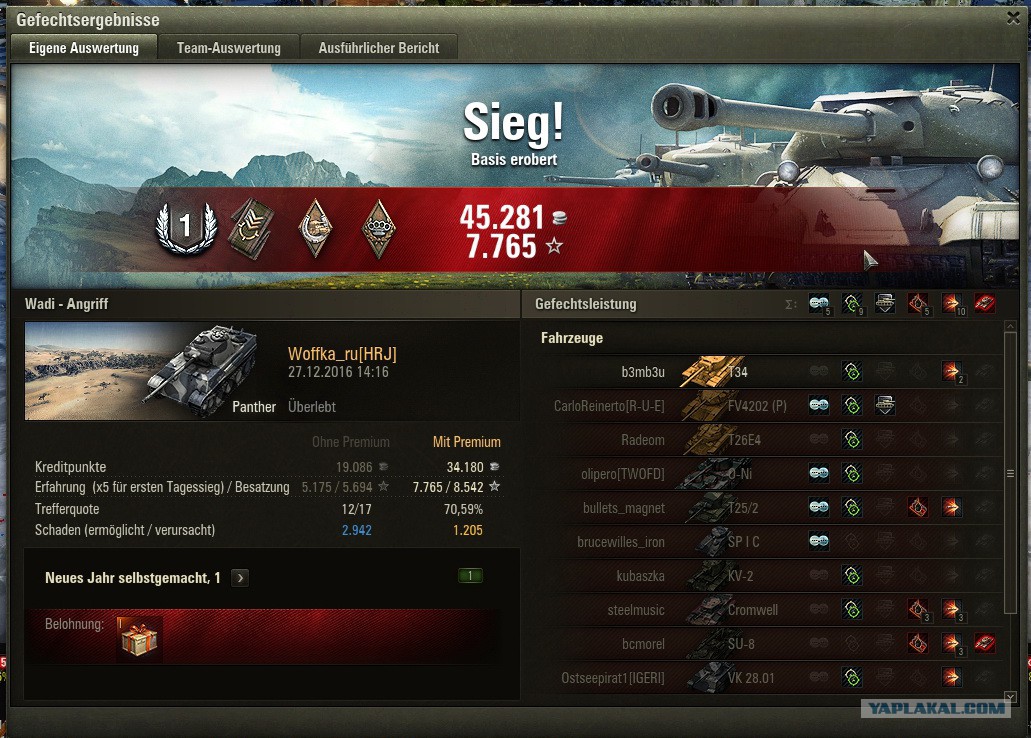
Task: Click the gift box reward icon
Action: coord(139,637)
